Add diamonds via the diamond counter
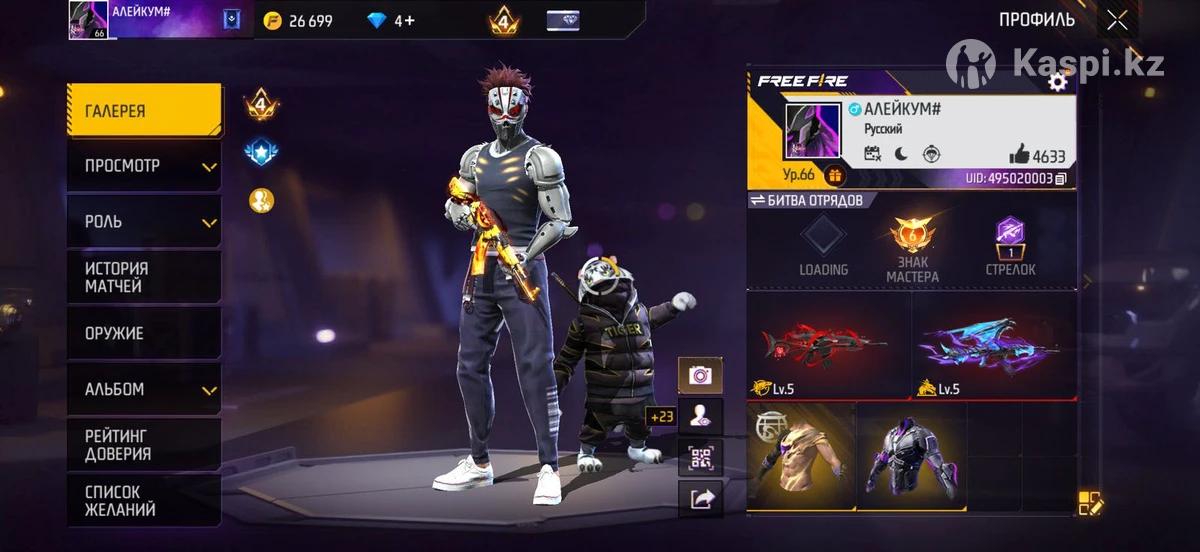The height and width of the screenshot is (552, 1200). (x=390, y=21)
